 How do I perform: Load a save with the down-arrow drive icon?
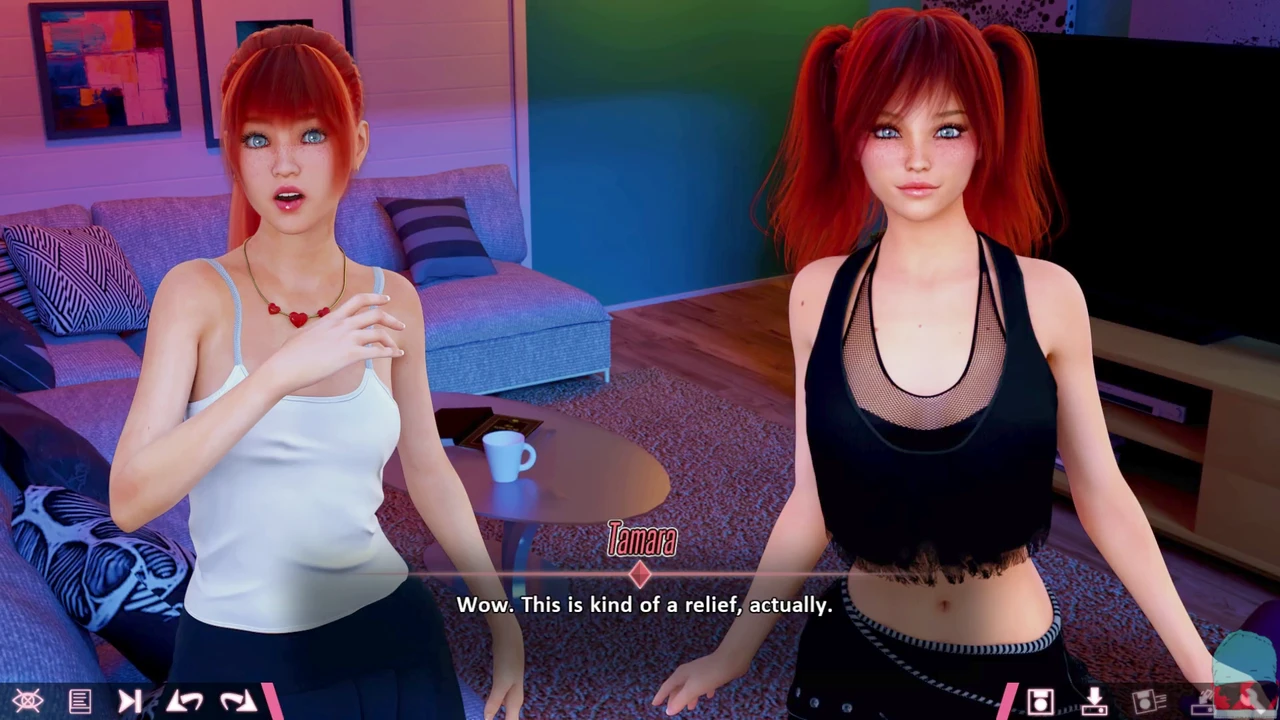[1094, 701]
